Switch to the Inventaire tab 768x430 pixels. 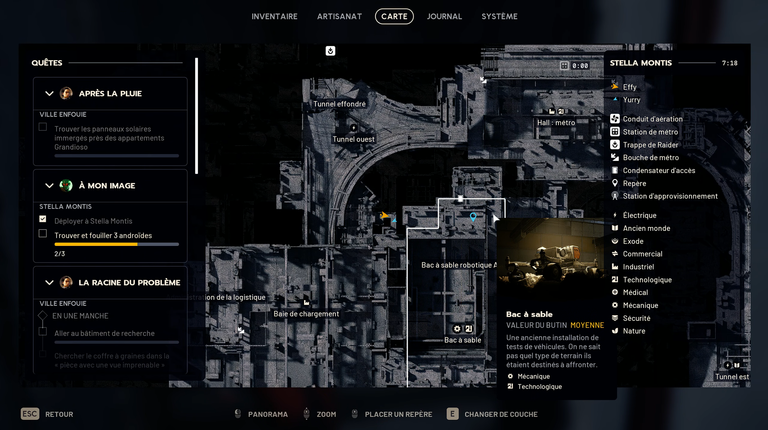[274, 17]
